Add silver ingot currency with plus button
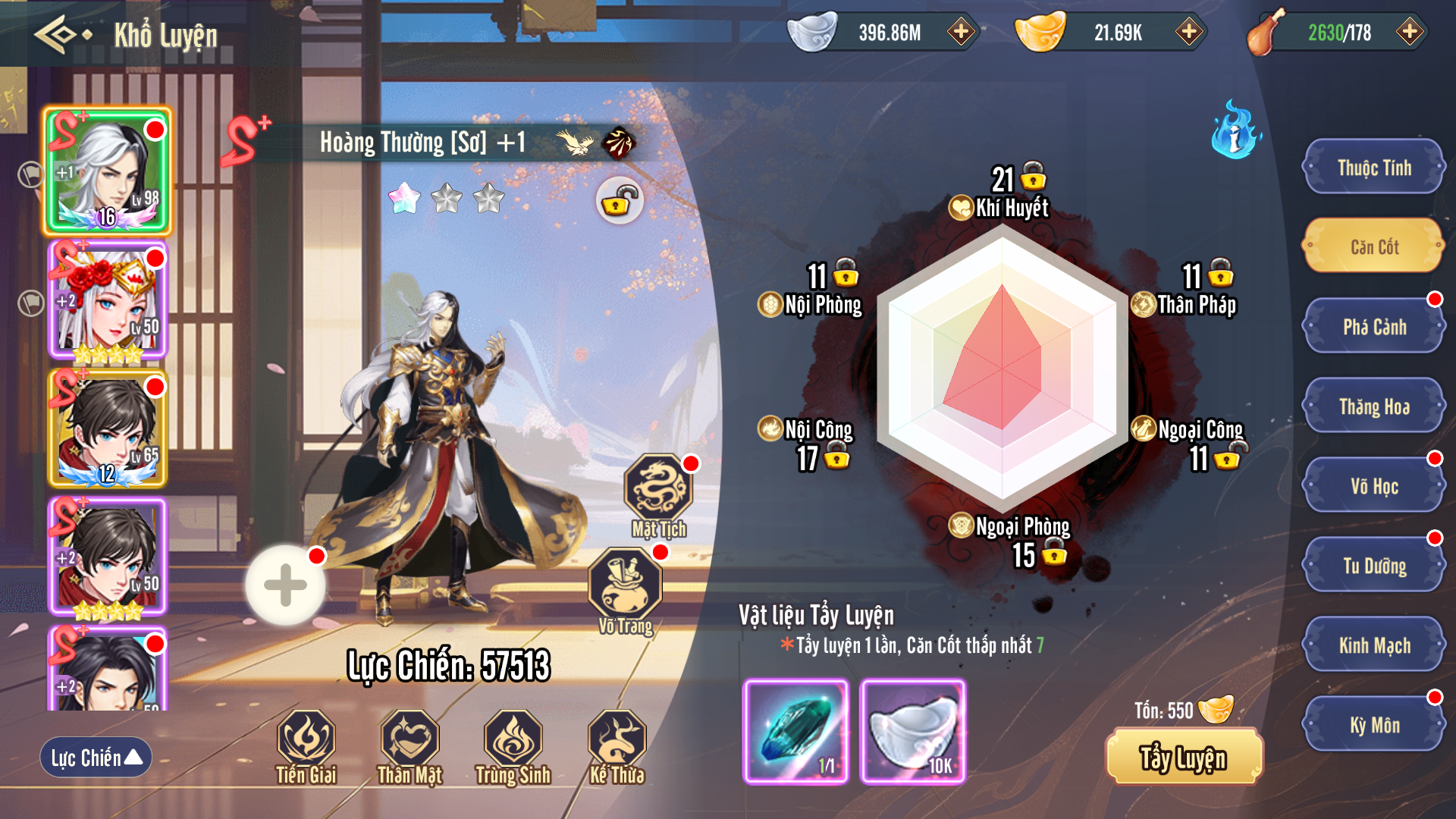Screen dimensions: 1456x819 [961, 32]
